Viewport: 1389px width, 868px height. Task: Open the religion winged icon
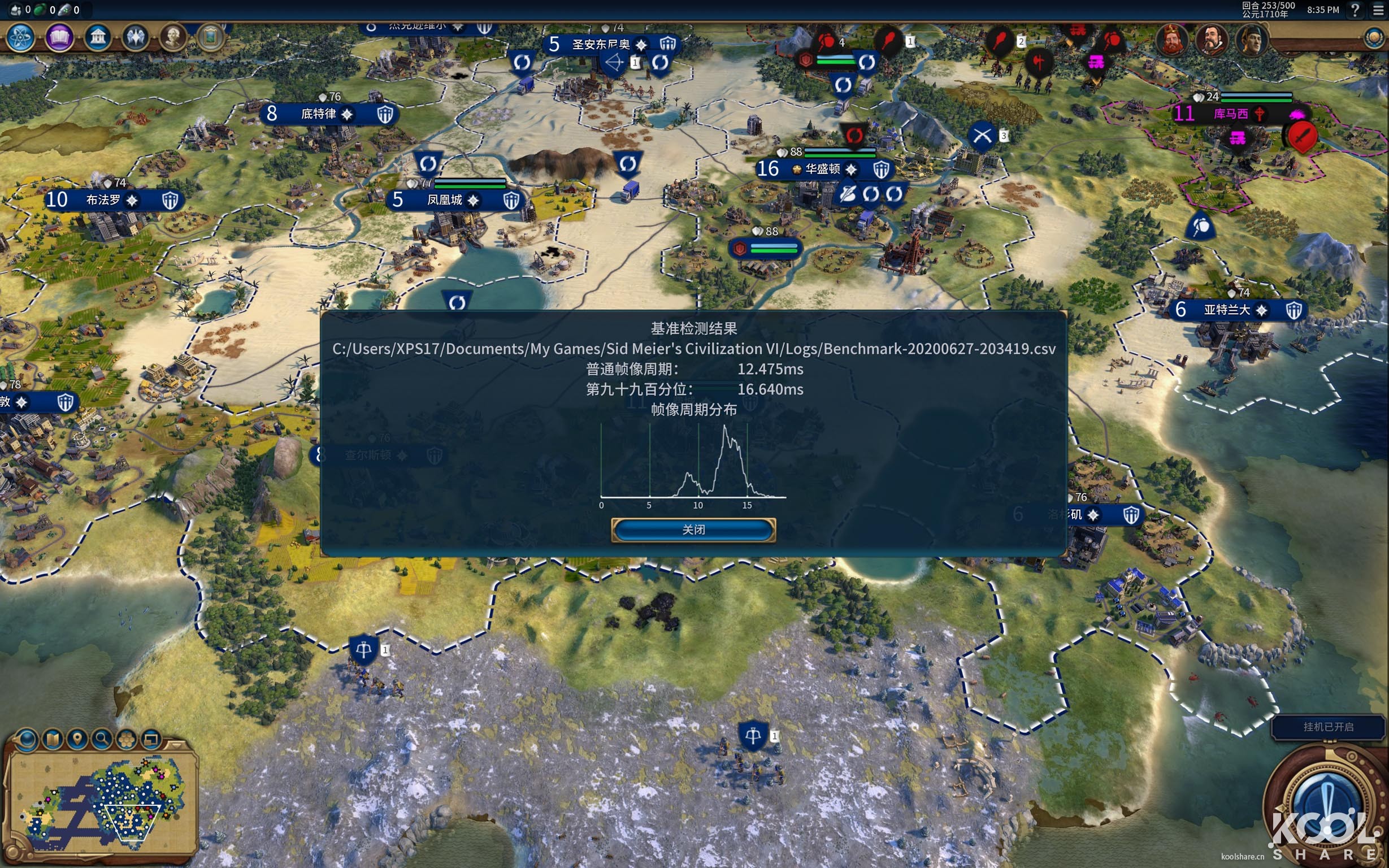point(136,38)
